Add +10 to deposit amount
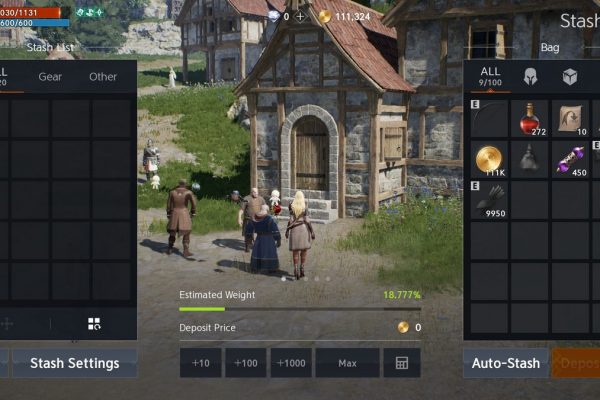Image resolution: width=600 pixels, height=400 pixels. 200,363
